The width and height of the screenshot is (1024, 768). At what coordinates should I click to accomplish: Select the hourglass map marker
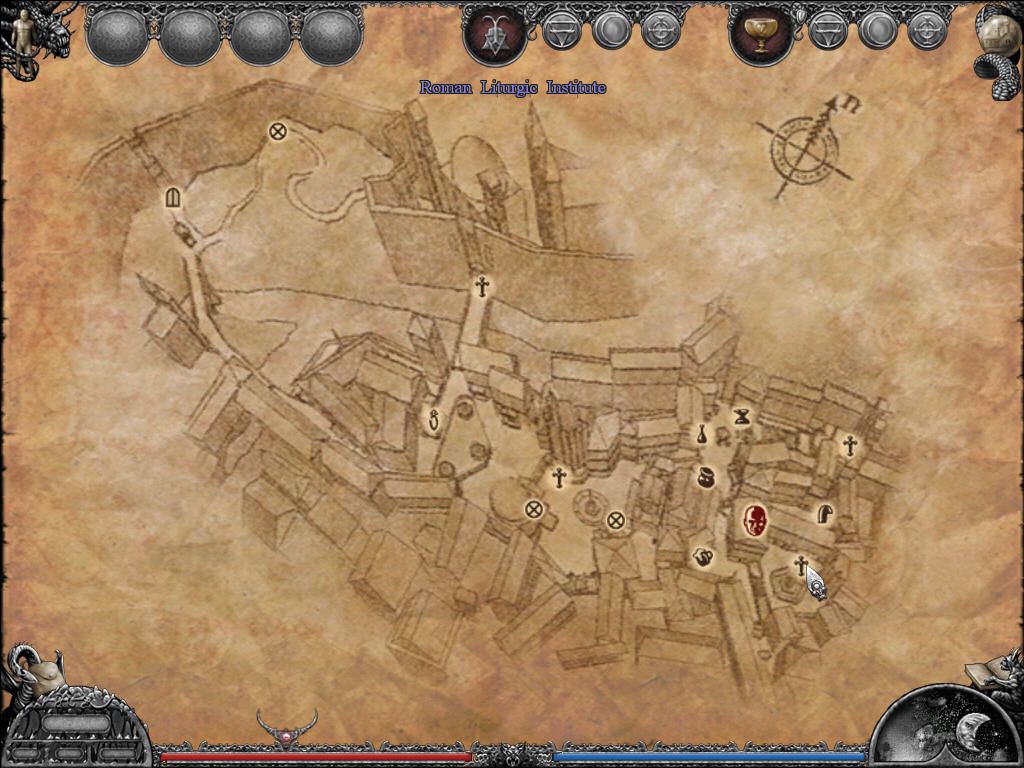tap(741, 416)
